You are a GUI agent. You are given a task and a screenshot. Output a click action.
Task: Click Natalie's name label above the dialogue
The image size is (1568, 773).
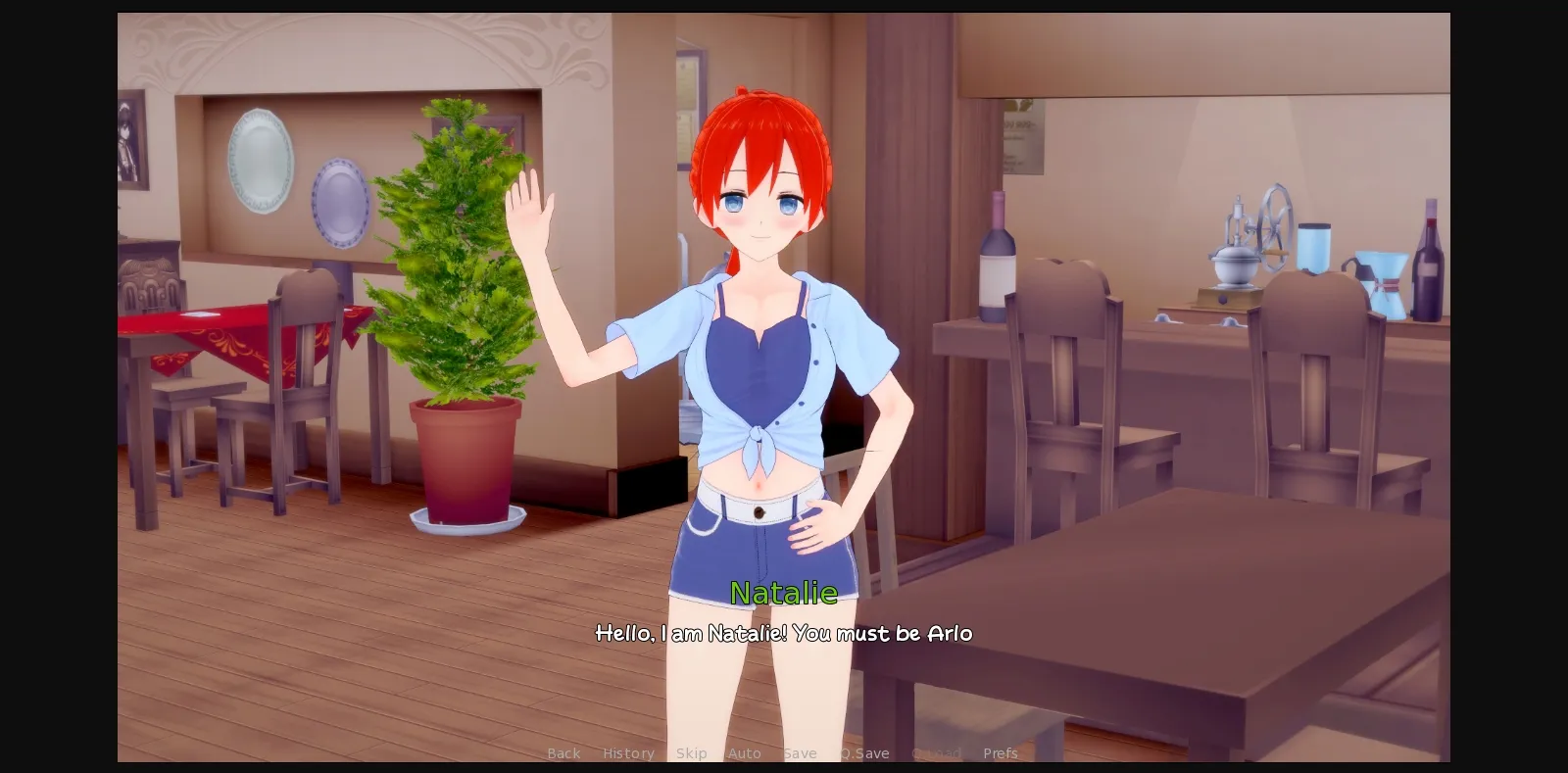tap(784, 593)
